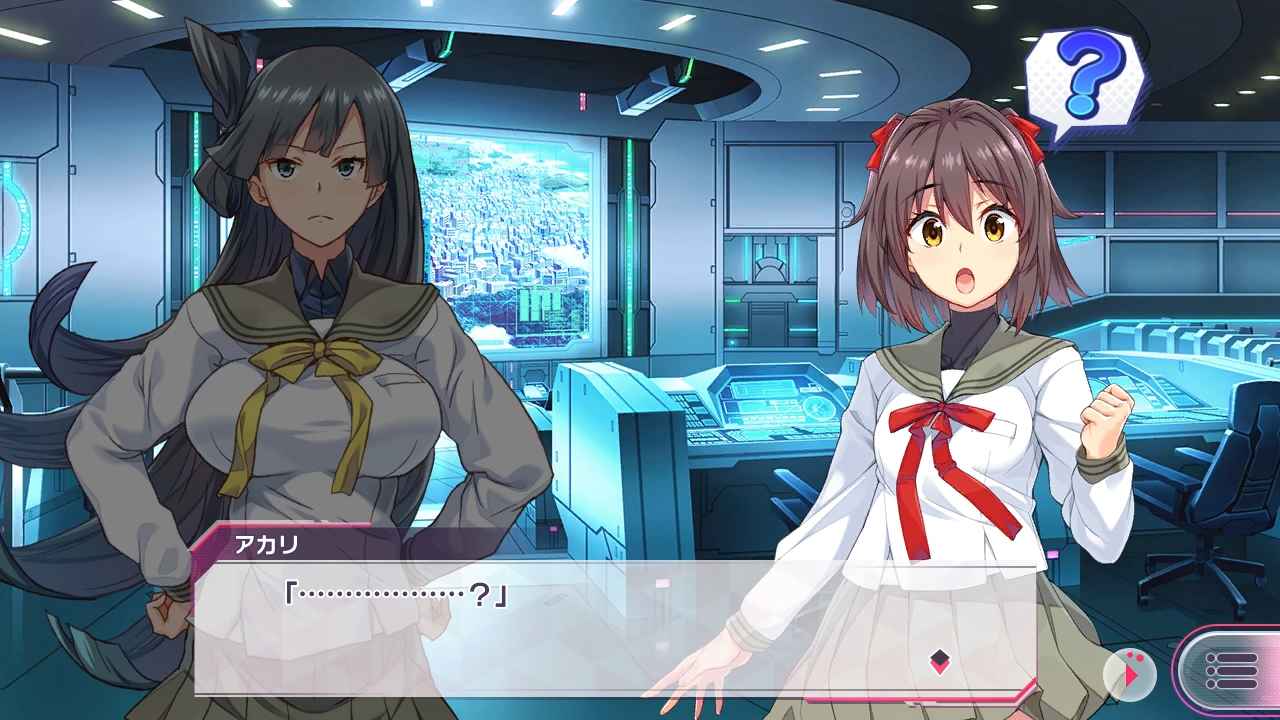The height and width of the screenshot is (720, 1280).
Task: Click the round pink arrow button
Action: click(x=1130, y=674)
